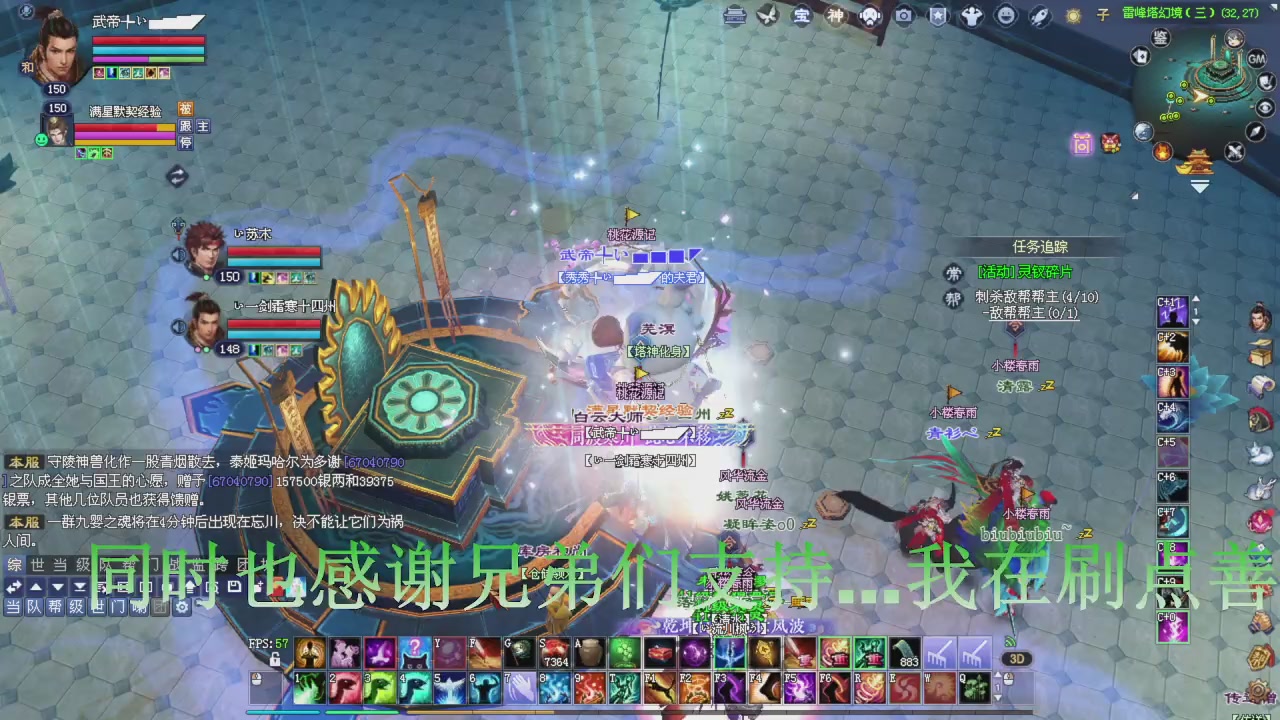Toggle the sun brightness icon in top bar
1280x720 pixels.
1073,15
